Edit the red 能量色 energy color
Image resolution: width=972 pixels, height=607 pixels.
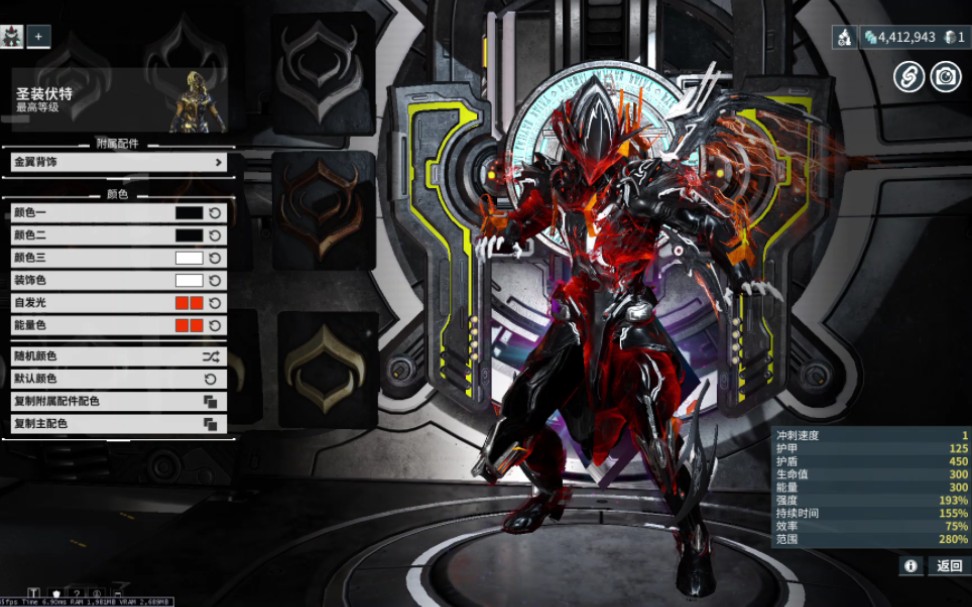tap(189, 325)
